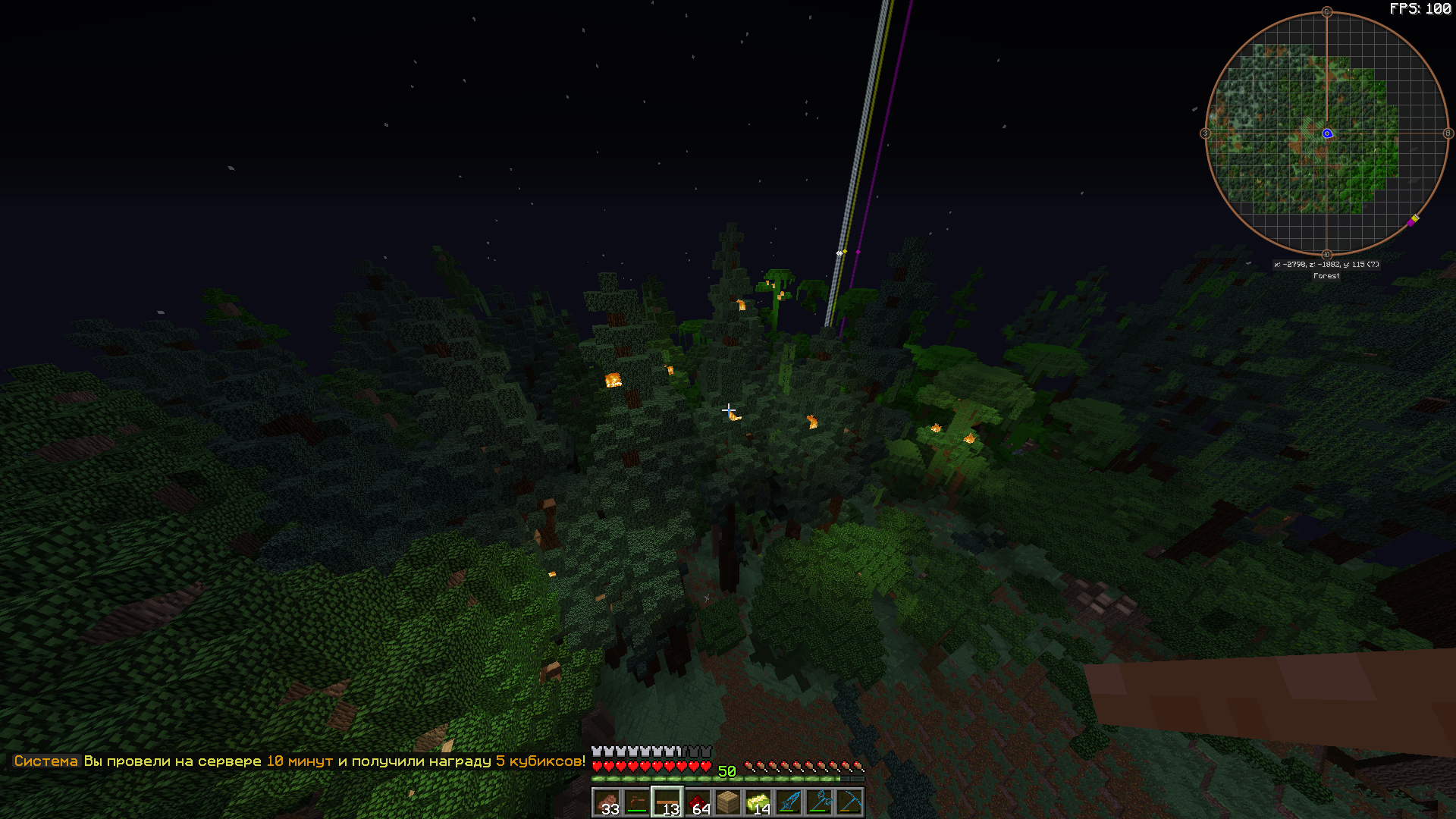
Task: Equip the blue pickaxe
Action: click(x=849, y=802)
